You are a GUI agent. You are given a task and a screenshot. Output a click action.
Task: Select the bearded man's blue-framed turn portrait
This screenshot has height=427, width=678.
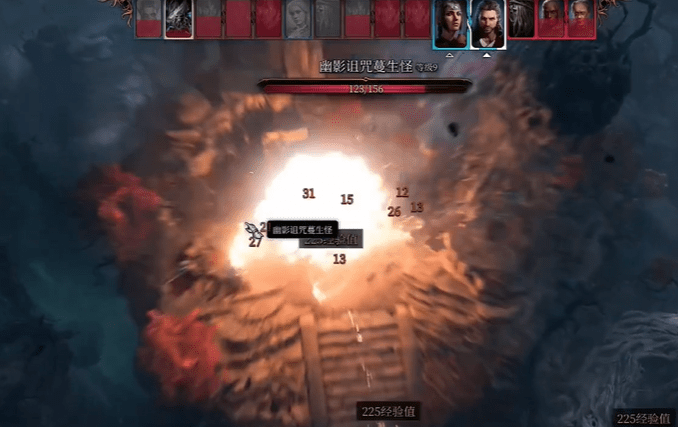click(x=487, y=21)
